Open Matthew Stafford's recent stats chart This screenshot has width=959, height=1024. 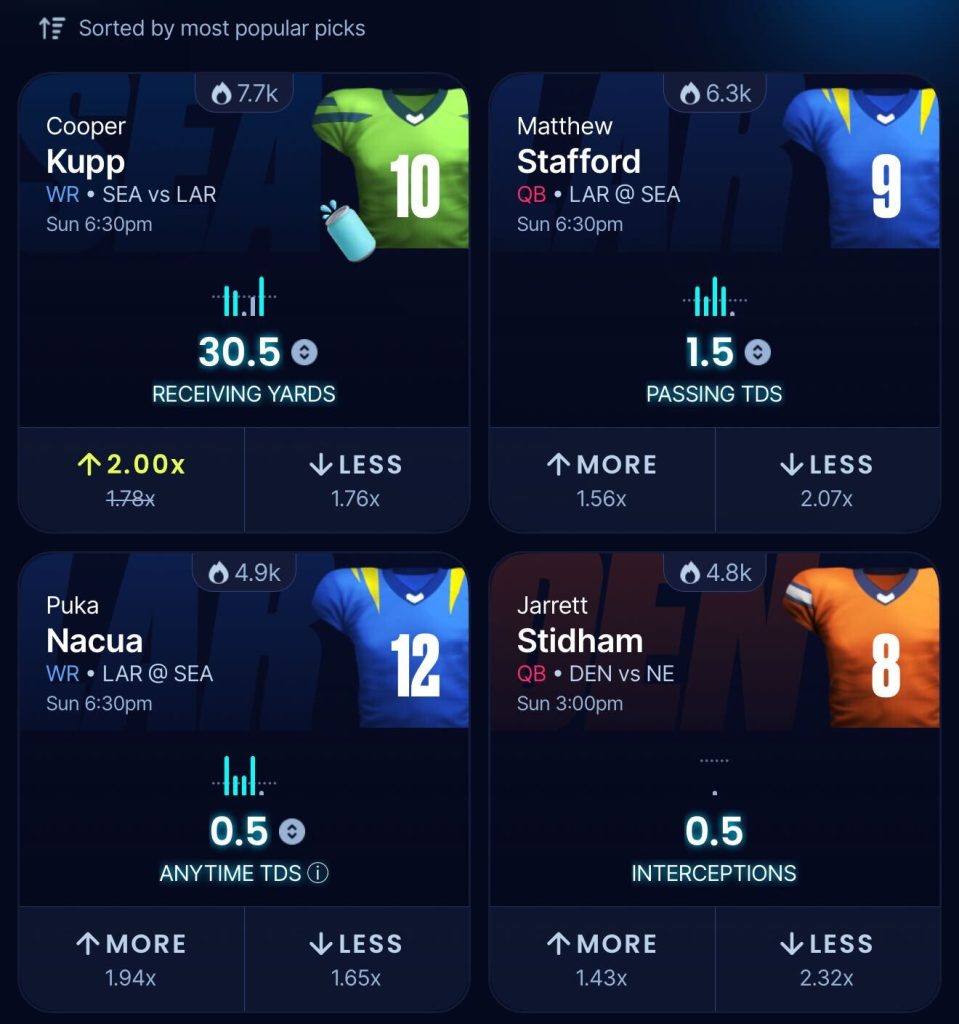pos(713,297)
